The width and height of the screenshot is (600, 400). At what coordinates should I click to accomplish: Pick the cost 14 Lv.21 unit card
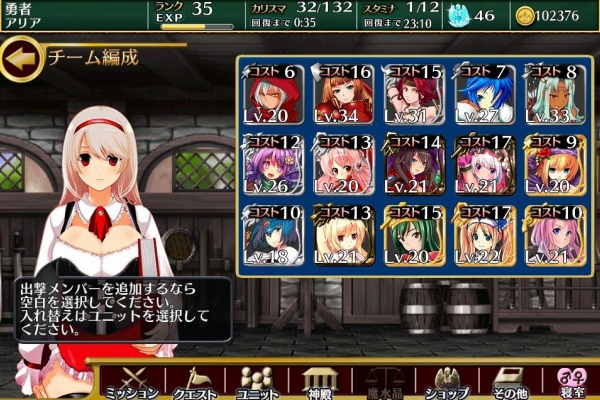(x=414, y=163)
